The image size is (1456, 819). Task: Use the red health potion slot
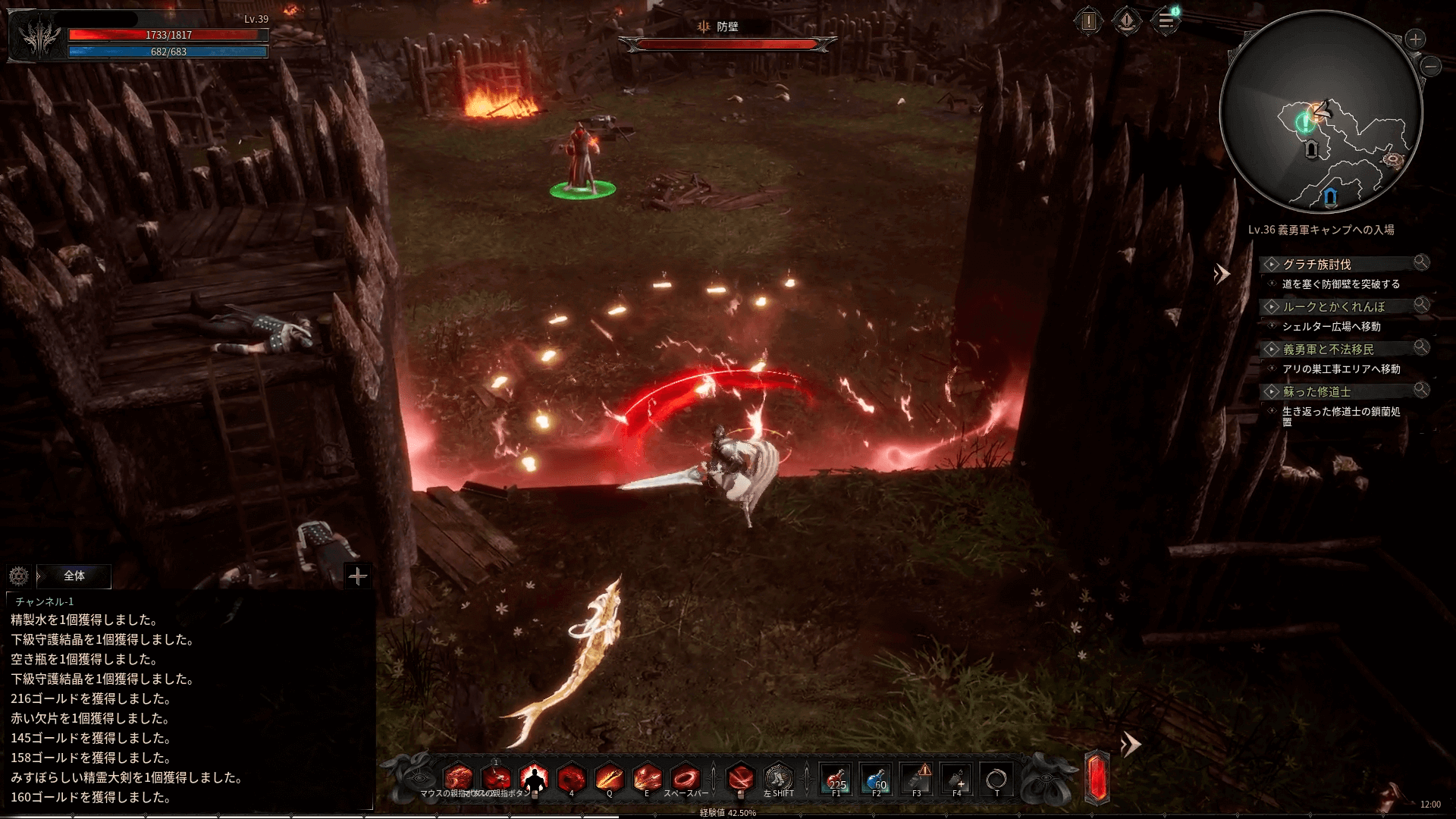point(836,779)
